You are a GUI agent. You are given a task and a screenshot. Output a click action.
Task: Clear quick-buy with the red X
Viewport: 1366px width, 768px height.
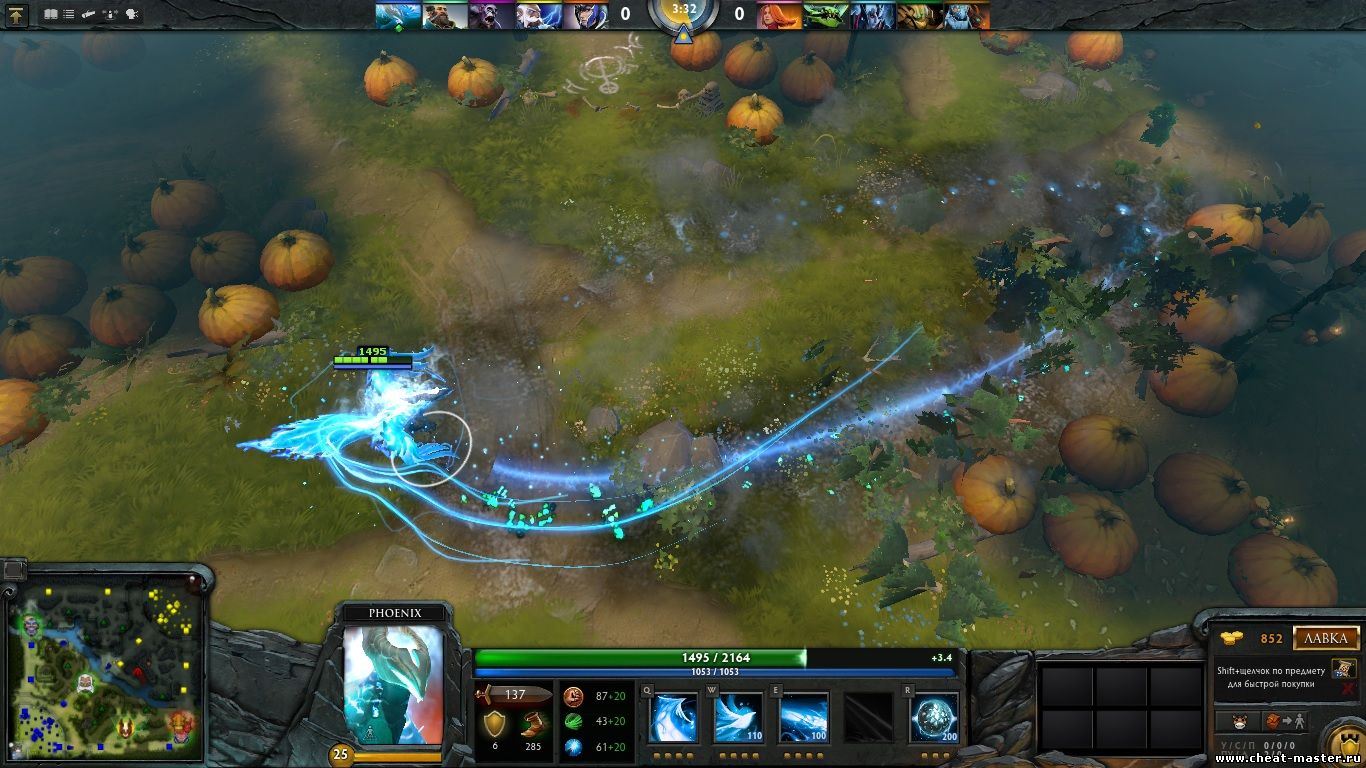[x=1350, y=690]
